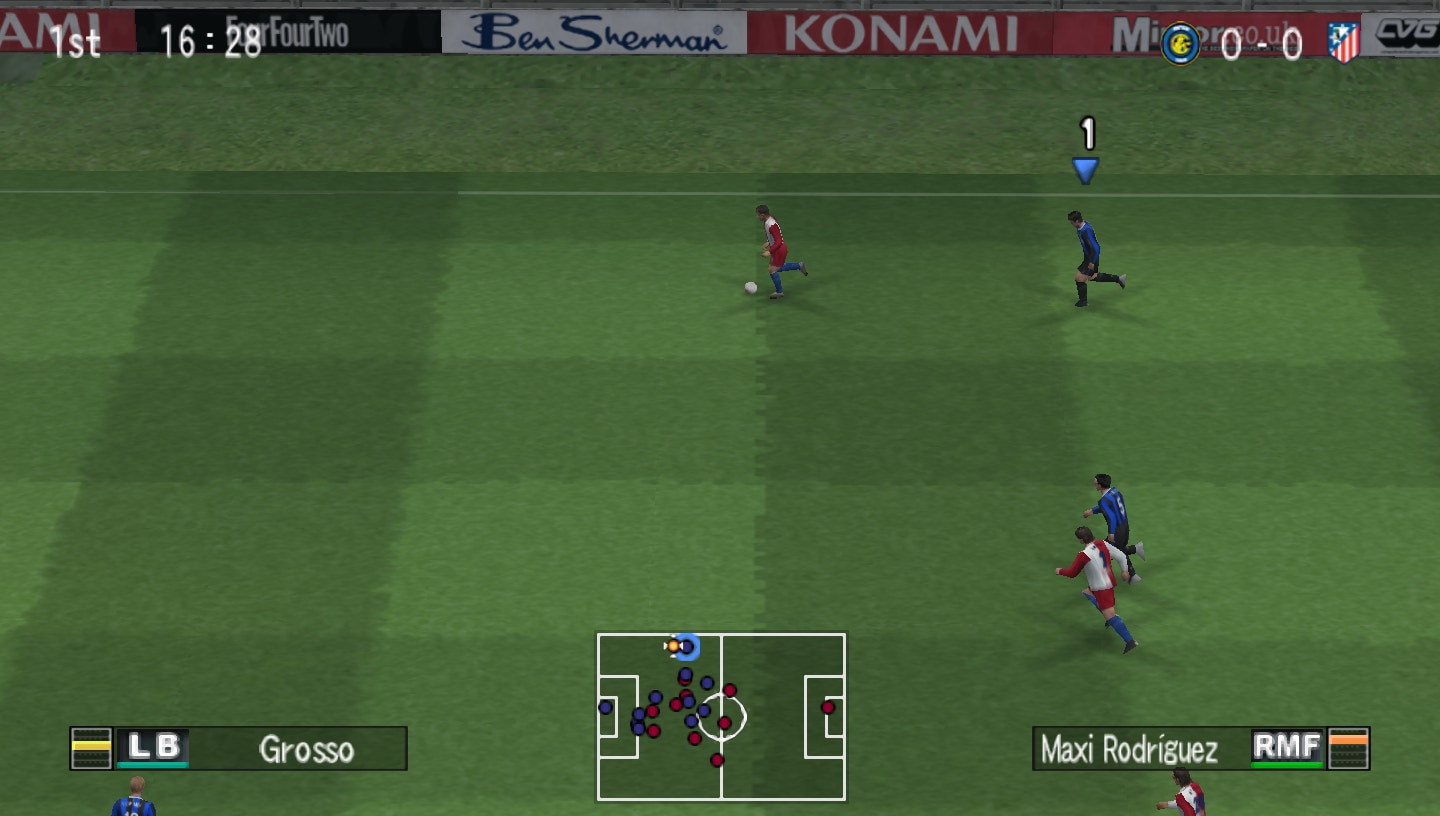The width and height of the screenshot is (1440, 816).
Task: Select the Atlético Madrid crest on the scoreboard
Action: click(x=1346, y=42)
